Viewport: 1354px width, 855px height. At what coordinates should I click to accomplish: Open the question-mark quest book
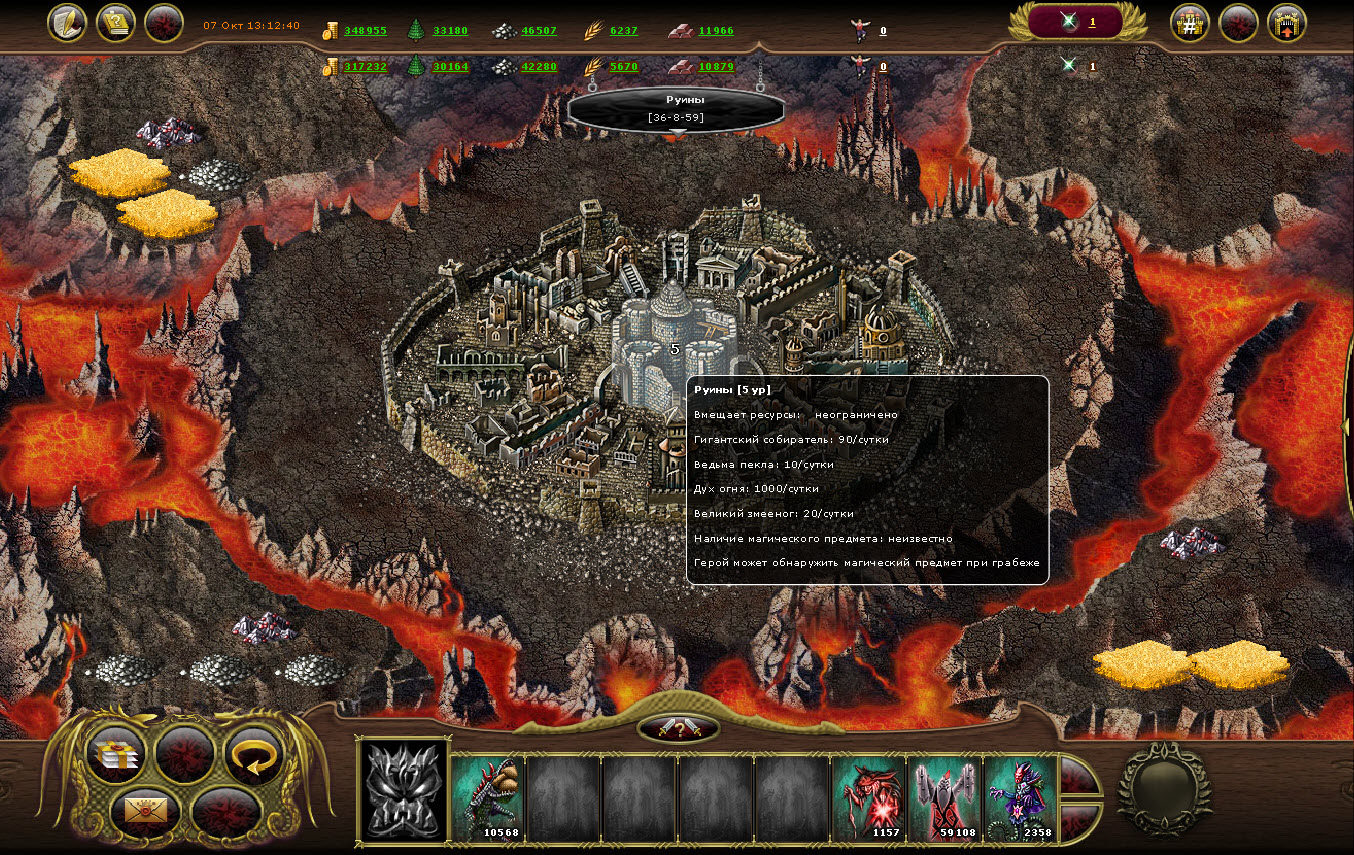point(116,23)
